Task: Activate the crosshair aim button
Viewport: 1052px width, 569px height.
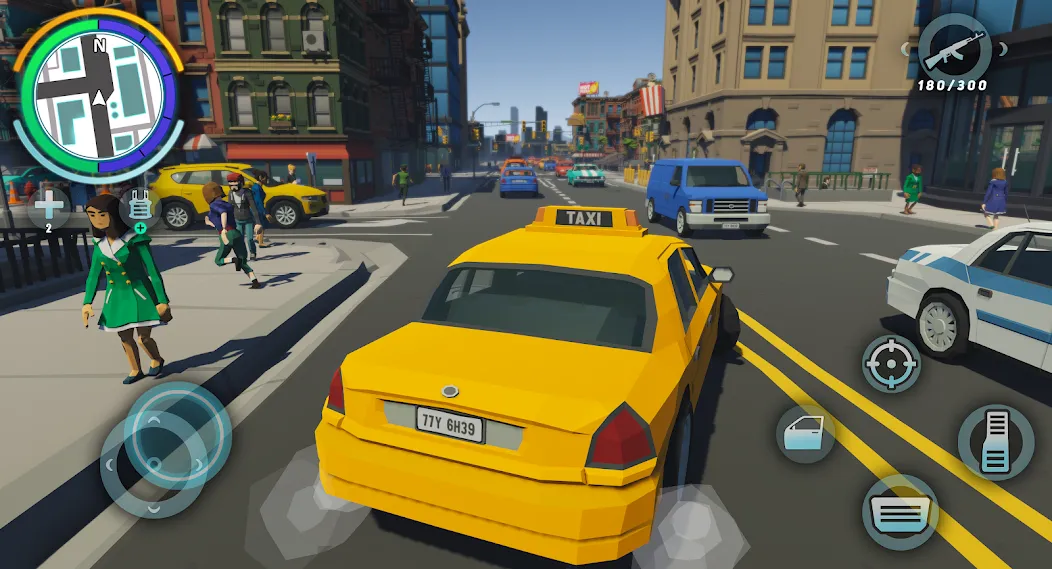Action: [891, 364]
